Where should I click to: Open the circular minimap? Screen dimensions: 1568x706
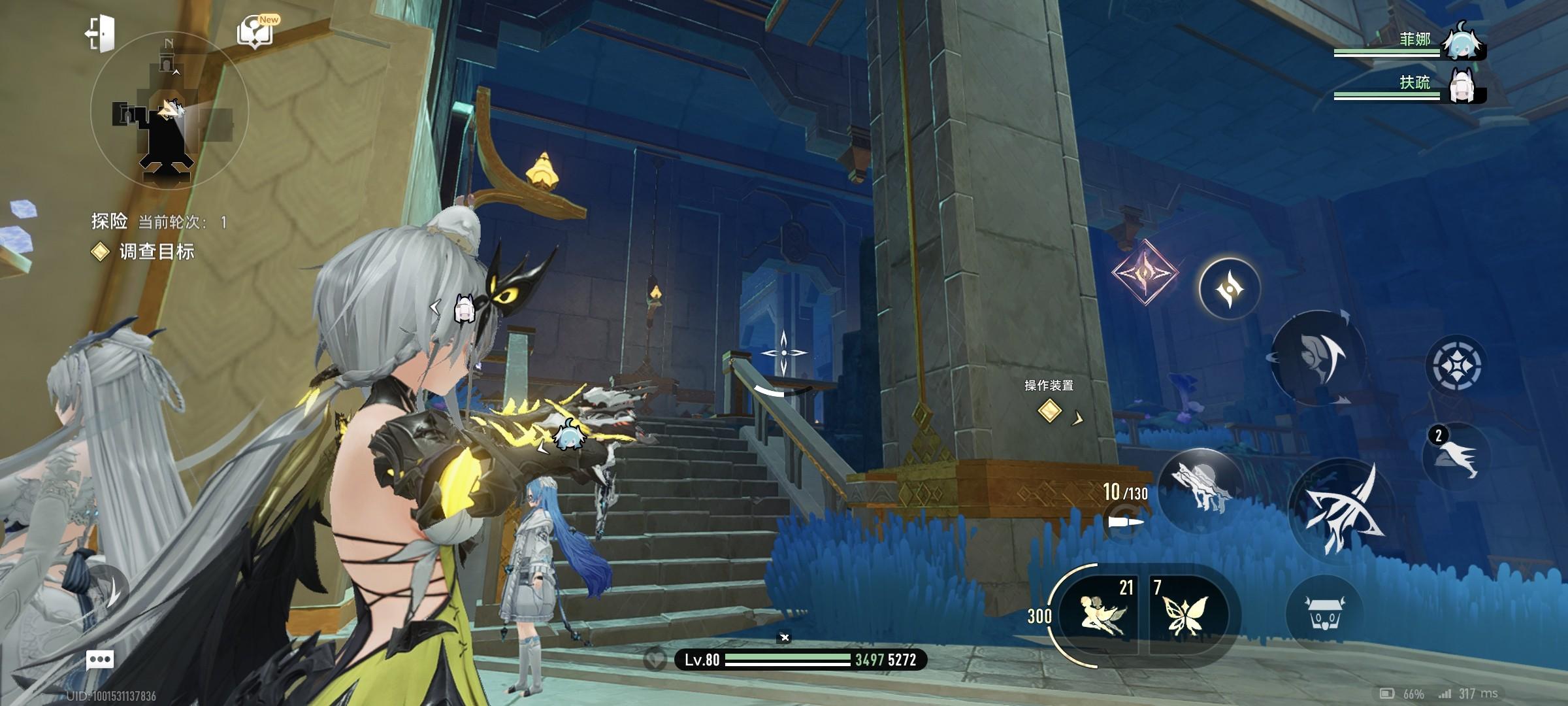[x=169, y=110]
